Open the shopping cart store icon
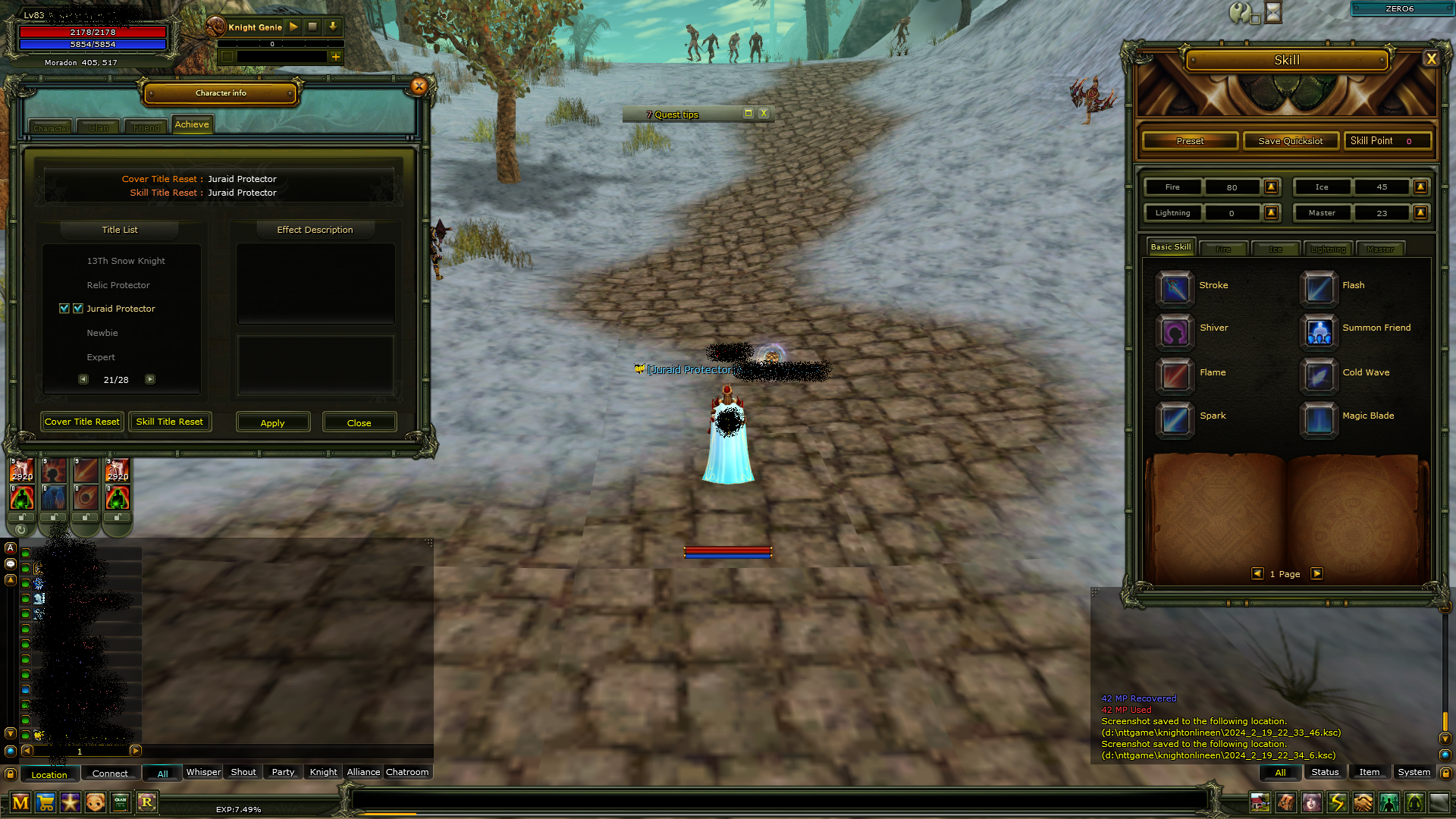 pos(45,802)
